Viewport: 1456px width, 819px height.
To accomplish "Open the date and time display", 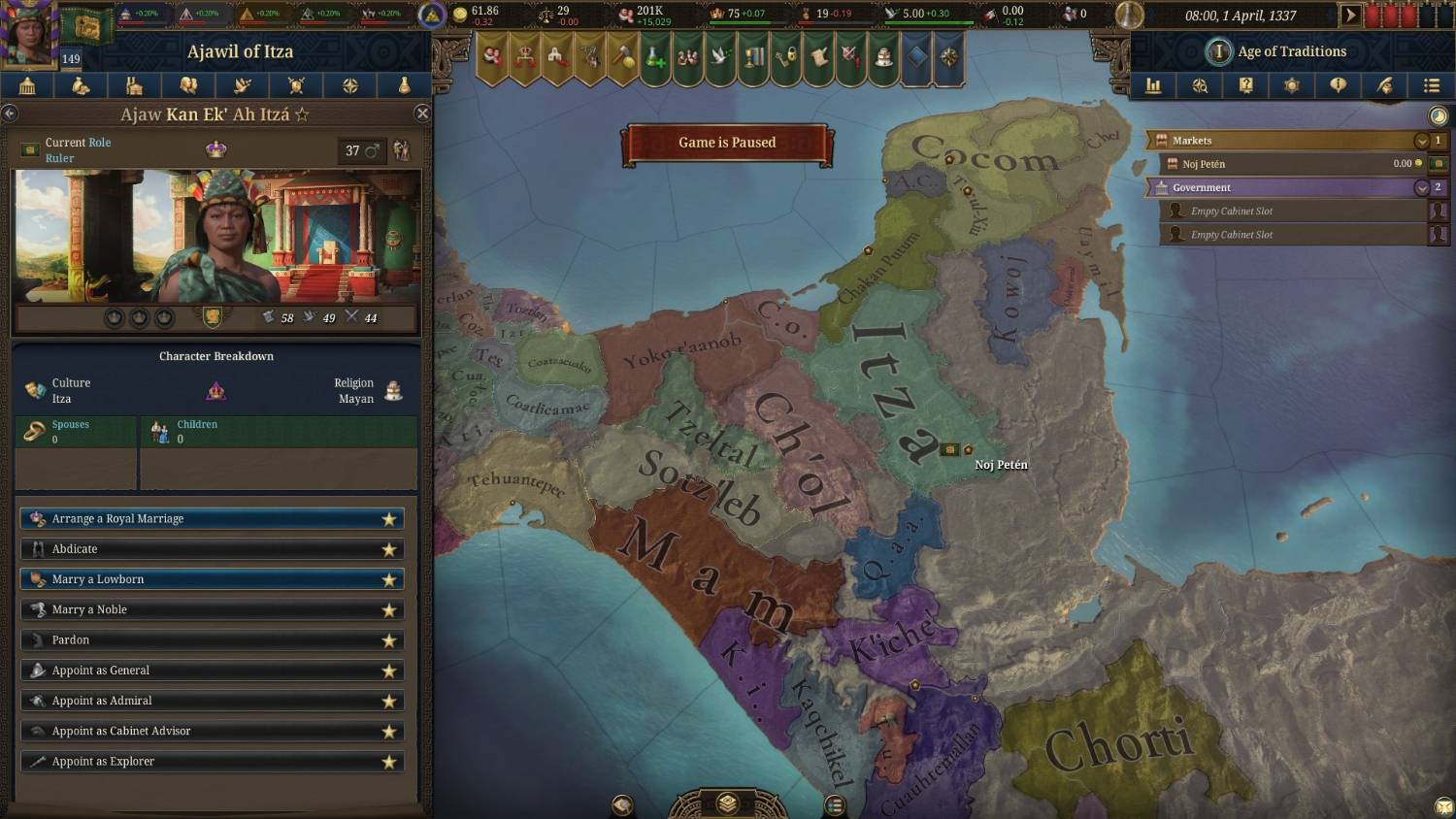I will tap(1240, 16).
